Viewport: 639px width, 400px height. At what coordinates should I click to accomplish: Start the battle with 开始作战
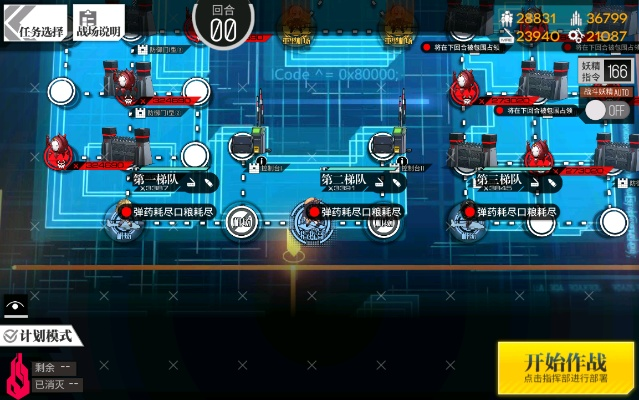(x=565, y=367)
